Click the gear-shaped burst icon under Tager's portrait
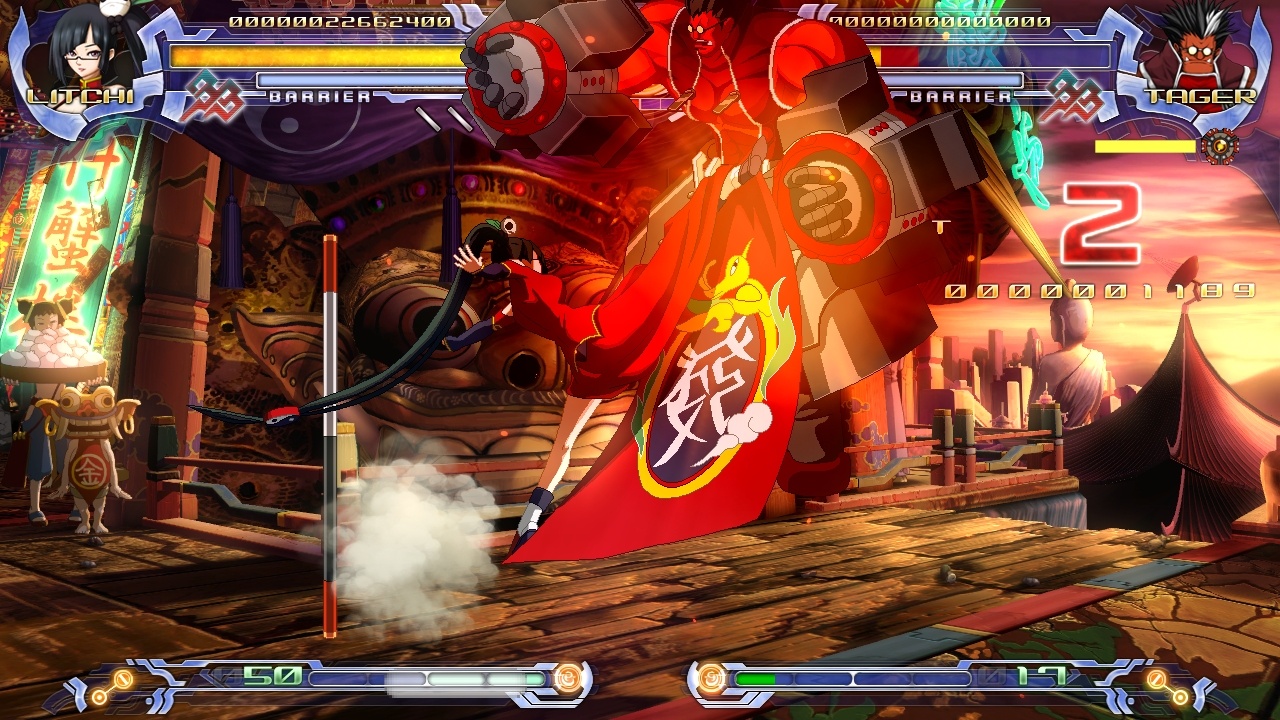The image size is (1280, 720). tap(1219, 148)
